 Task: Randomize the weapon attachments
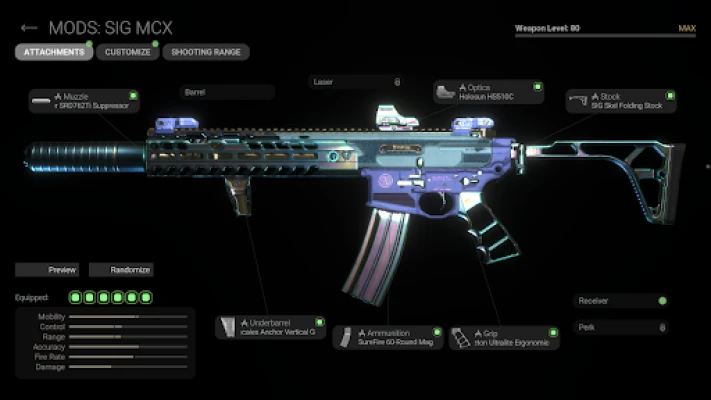[x=121, y=270]
